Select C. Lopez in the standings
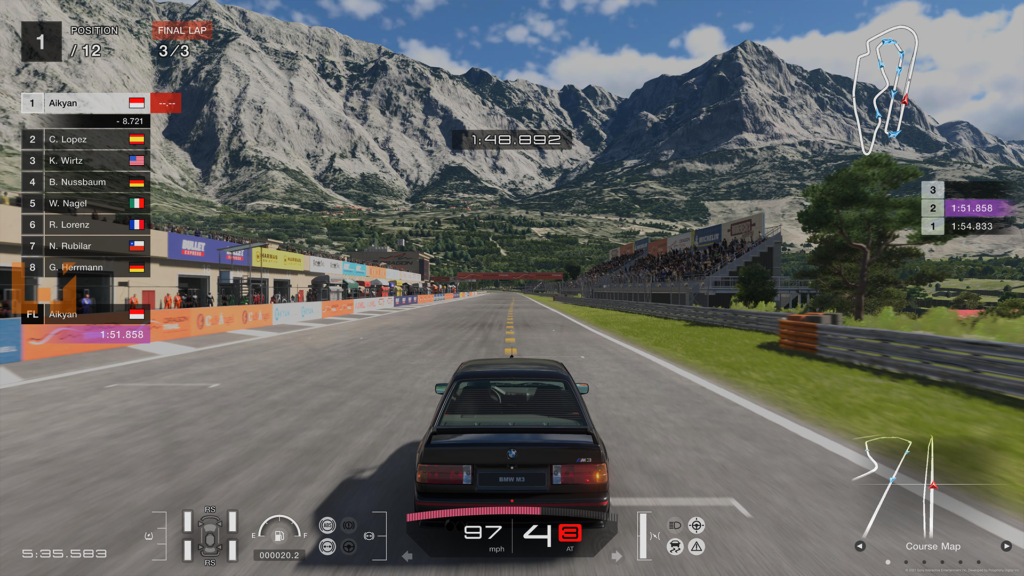The height and width of the screenshot is (576, 1024). (x=85, y=139)
